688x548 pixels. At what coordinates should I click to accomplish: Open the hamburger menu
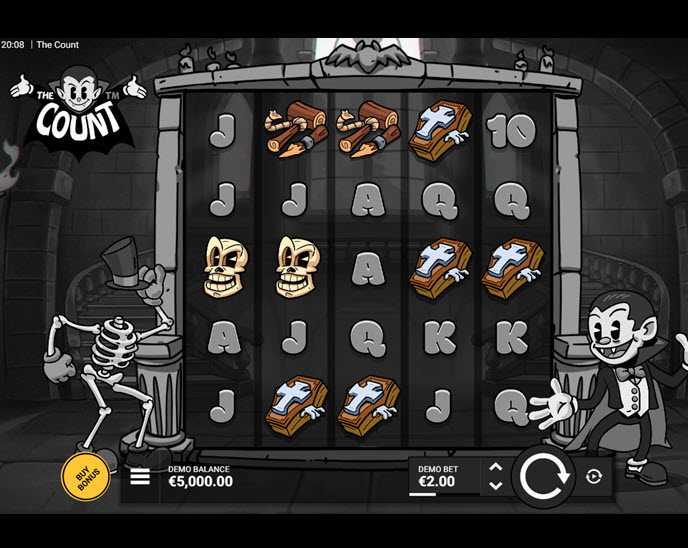[140, 477]
